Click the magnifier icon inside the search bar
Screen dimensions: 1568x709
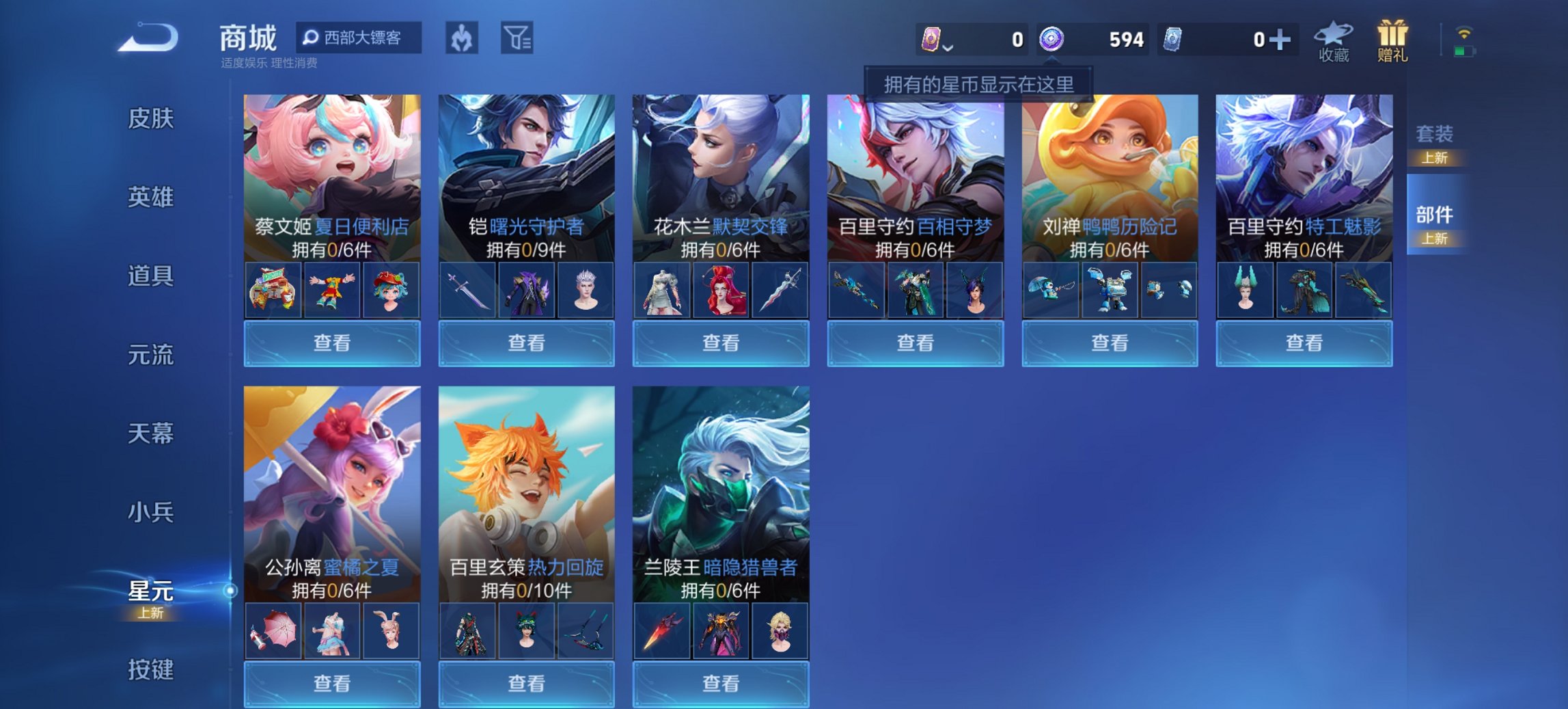(x=313, y=38)
